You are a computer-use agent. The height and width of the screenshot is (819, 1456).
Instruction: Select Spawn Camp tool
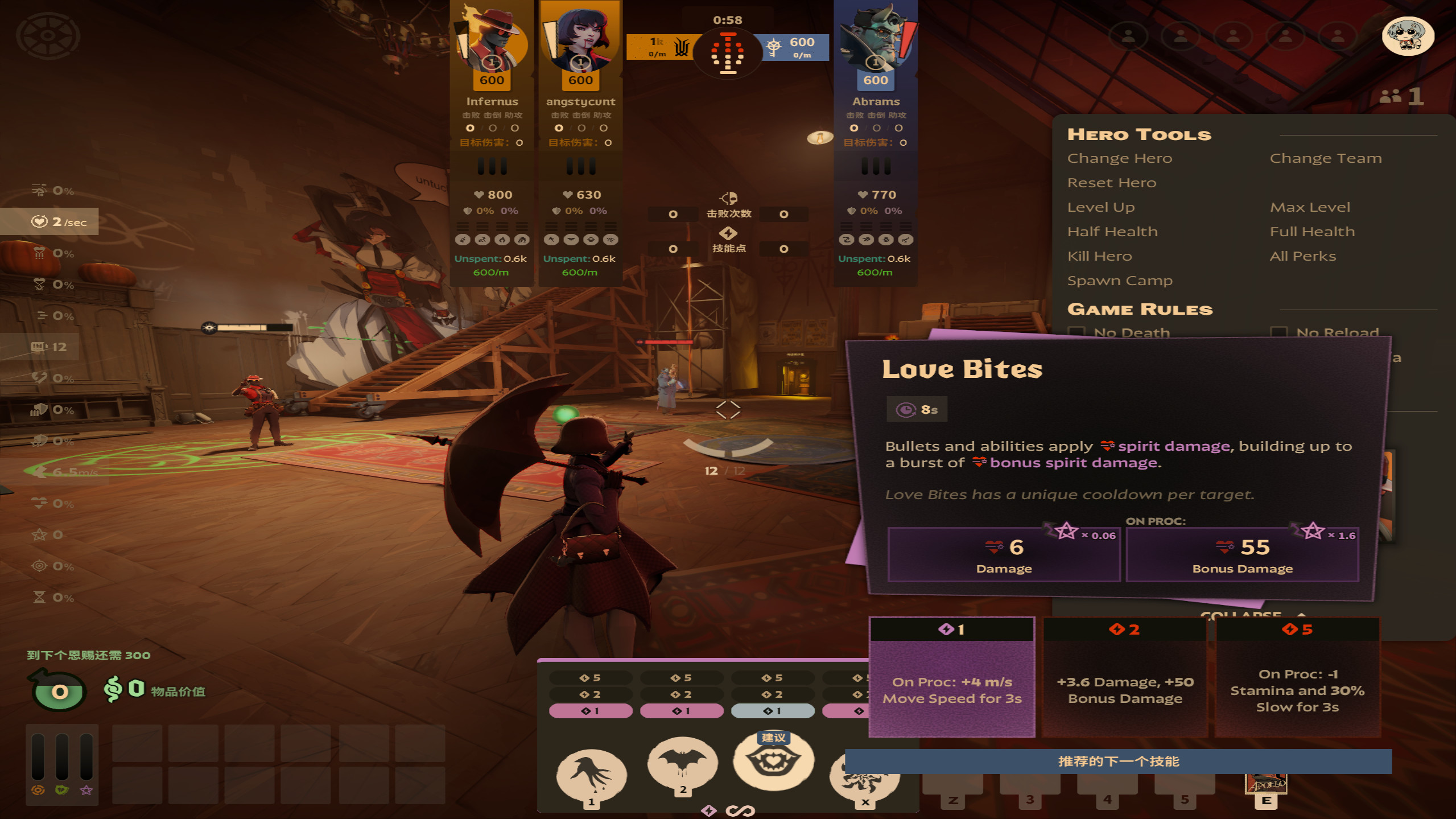pos(1119,281)
